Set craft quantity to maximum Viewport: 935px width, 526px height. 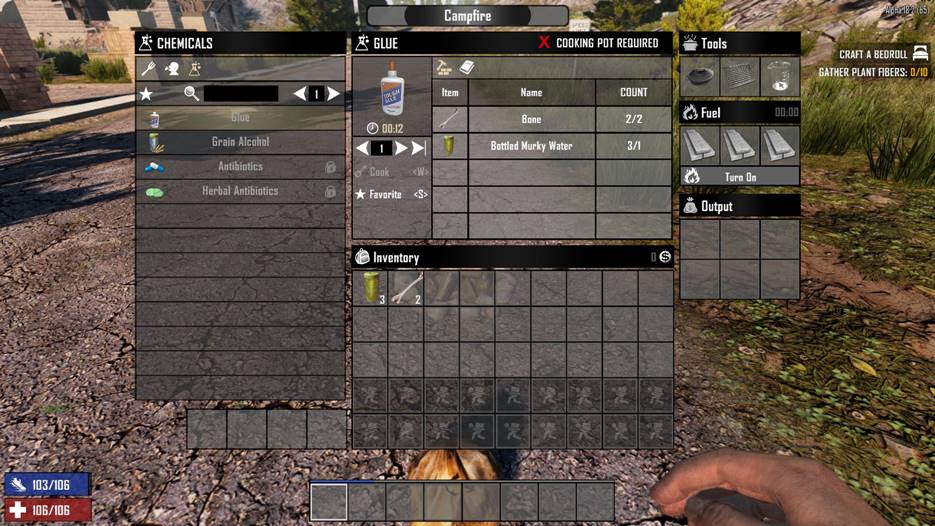point(419,148)
